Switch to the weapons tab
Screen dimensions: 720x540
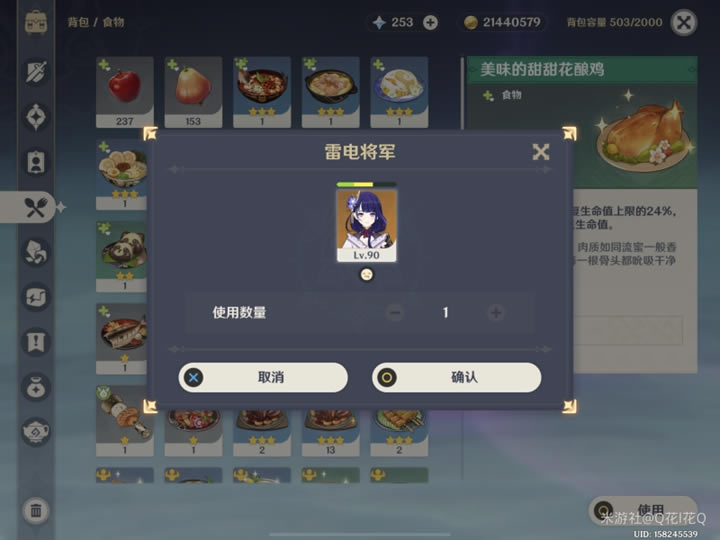[x=37, y=71]
